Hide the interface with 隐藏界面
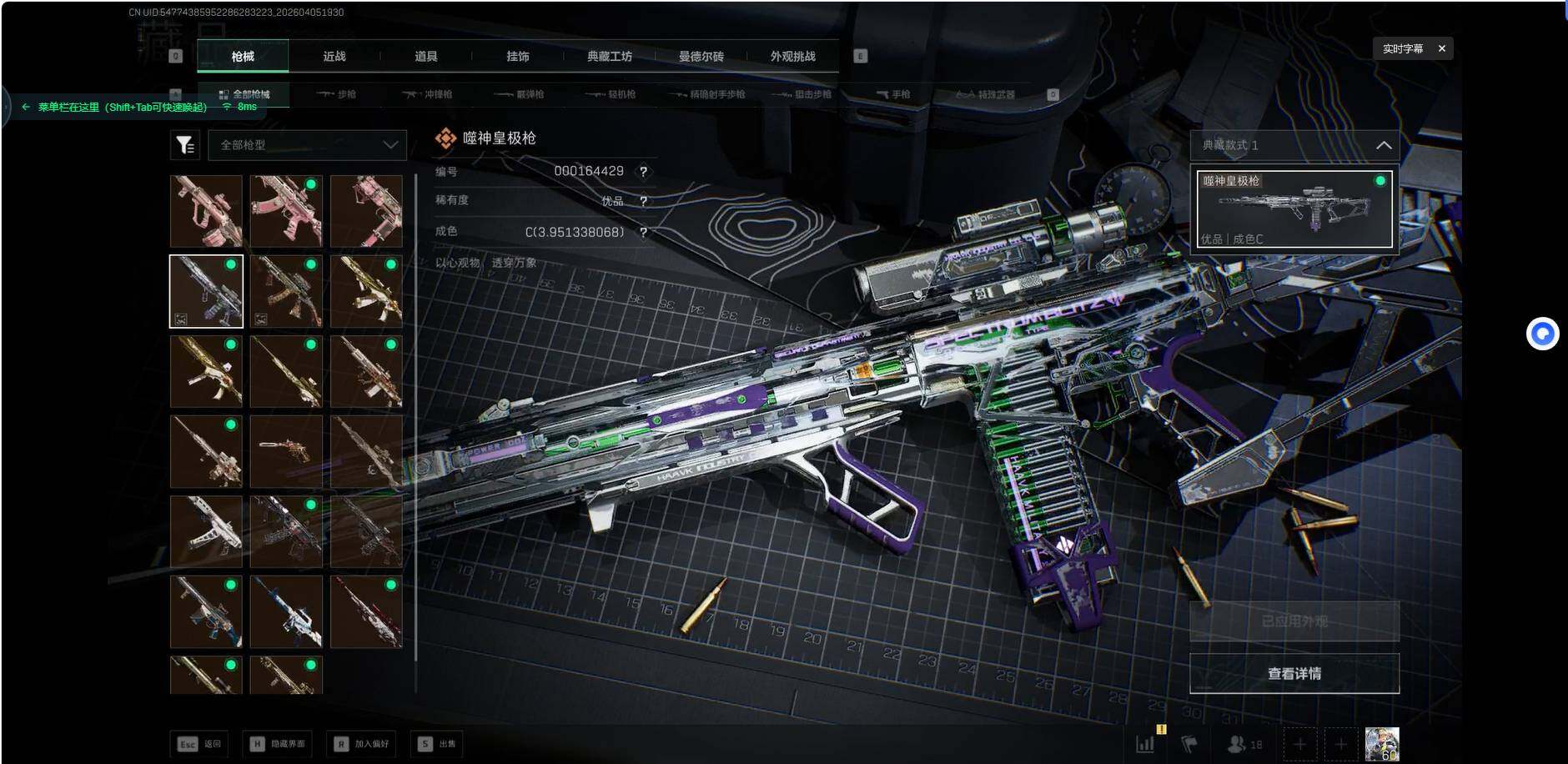 pyautogui.click(x=278, y=744)
